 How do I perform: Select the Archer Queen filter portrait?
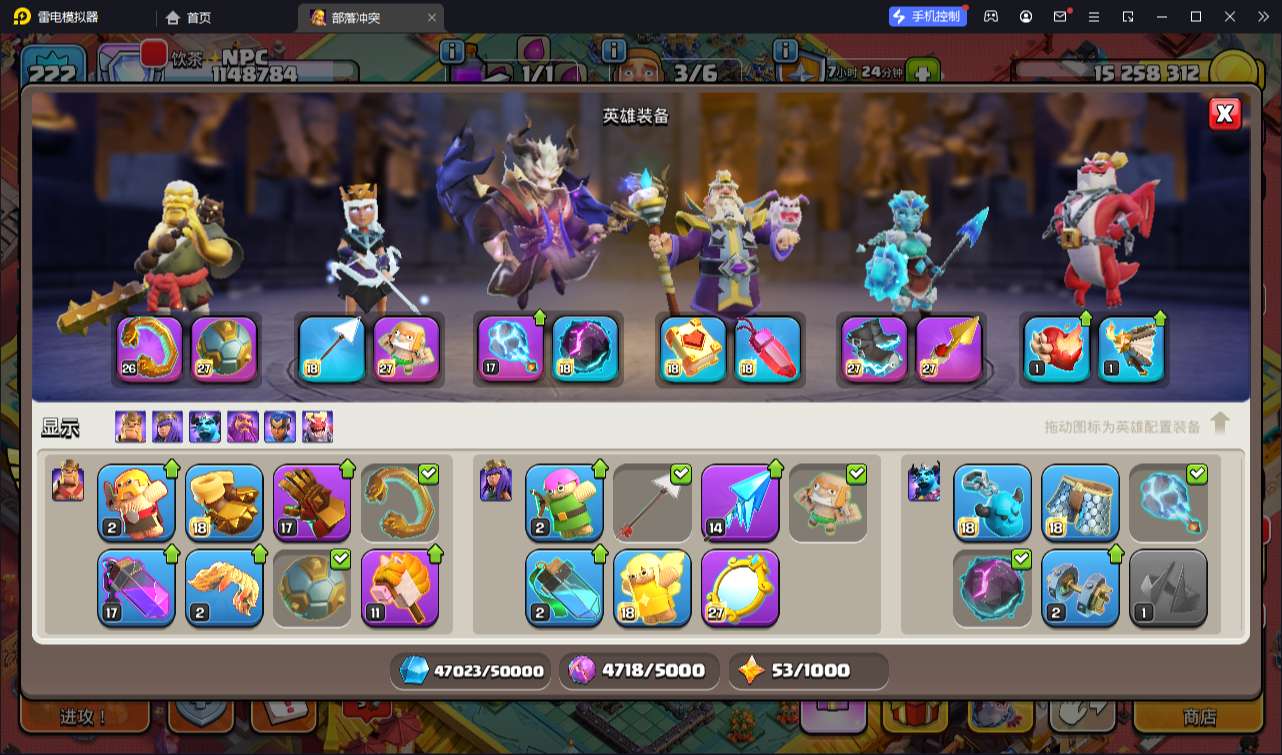pyautogui.click(x=167, y=427)
